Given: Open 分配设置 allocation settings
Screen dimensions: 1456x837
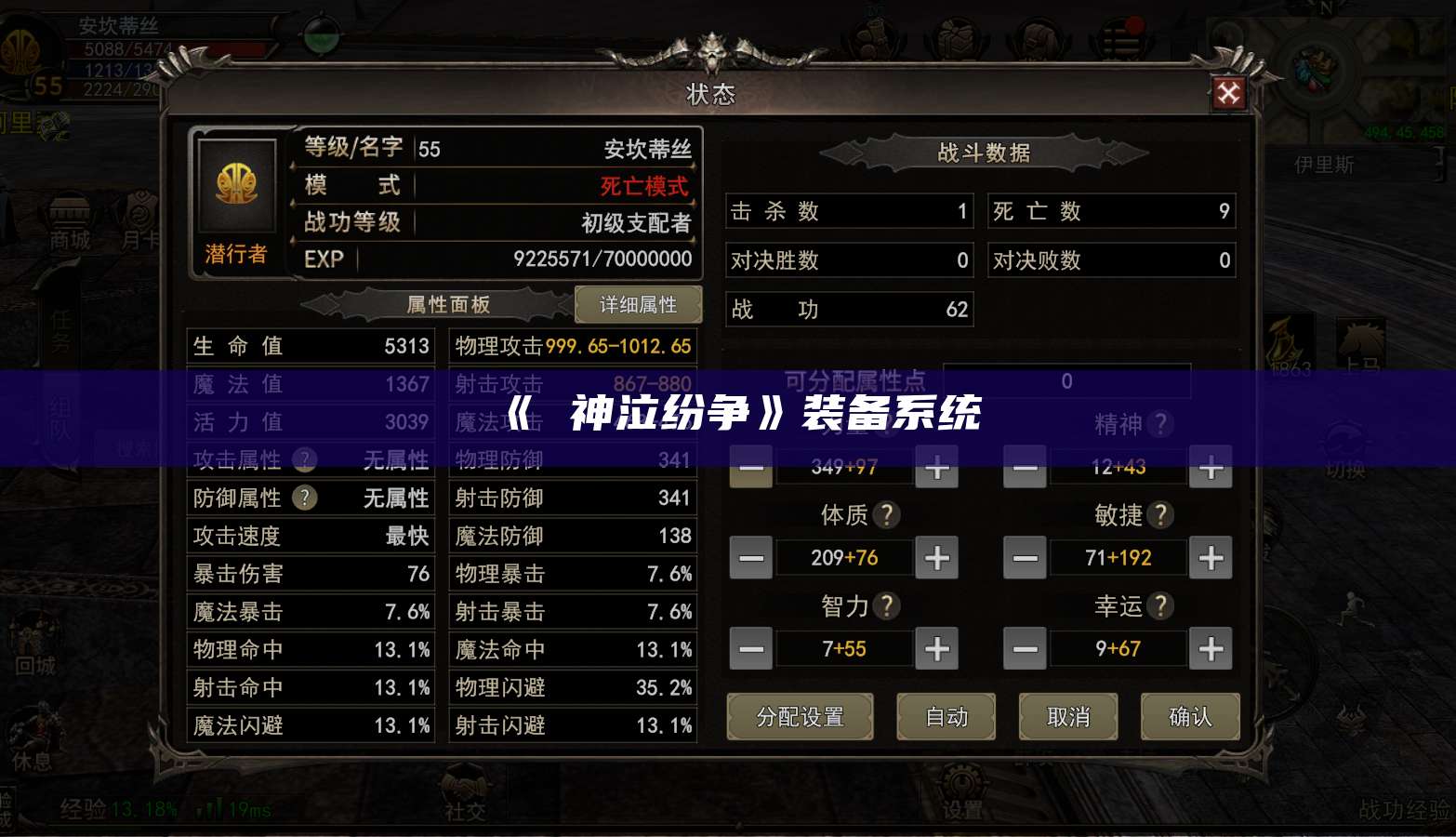Looking at the screenshot, I should 800,717.
